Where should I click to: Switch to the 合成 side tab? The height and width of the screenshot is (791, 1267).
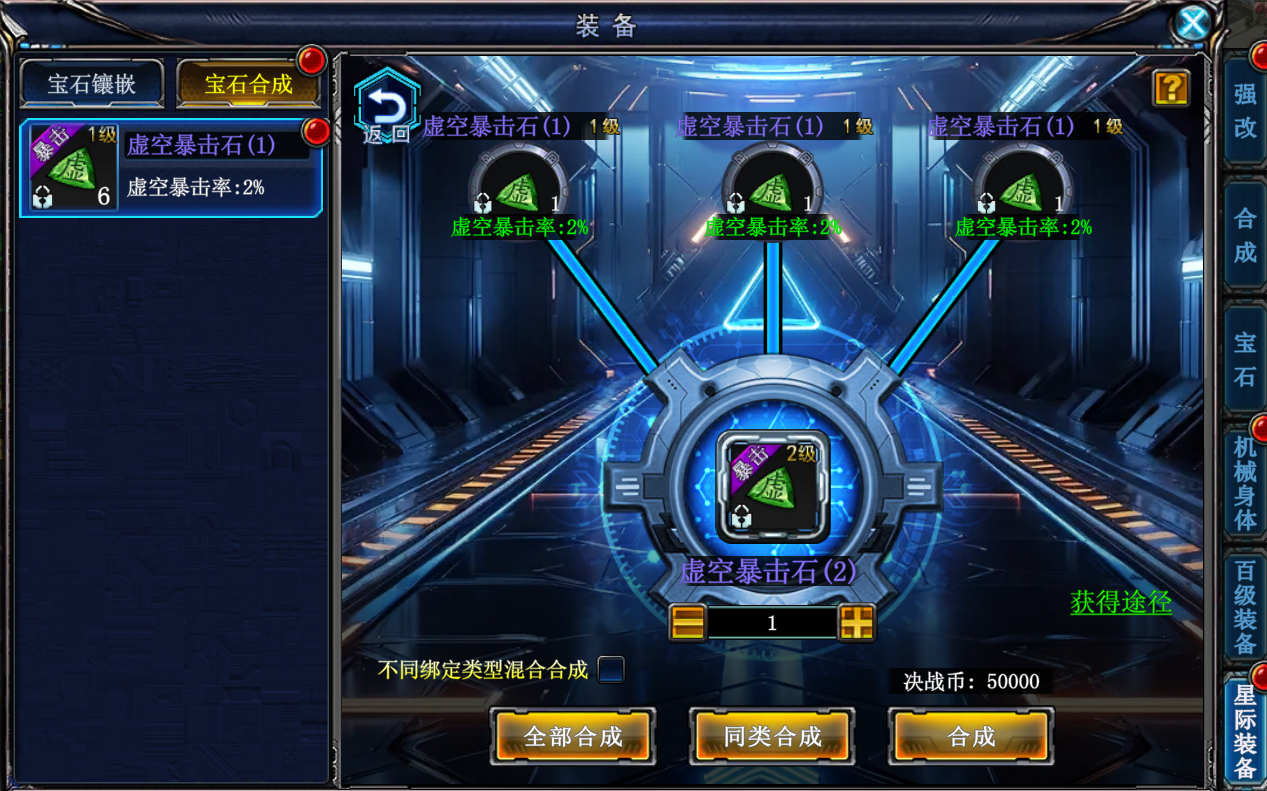click(1245, 235)
